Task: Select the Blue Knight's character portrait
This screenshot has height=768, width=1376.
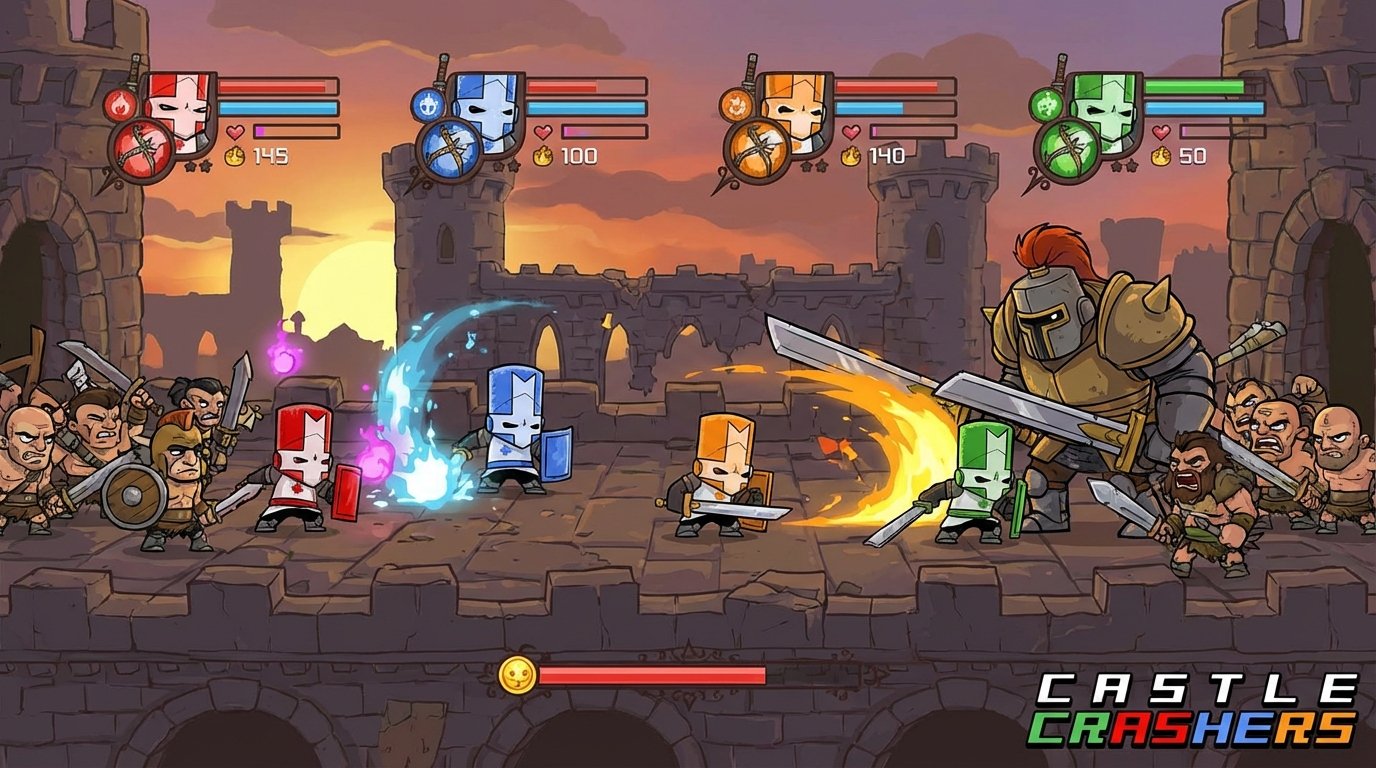Action: pos(487,112)
